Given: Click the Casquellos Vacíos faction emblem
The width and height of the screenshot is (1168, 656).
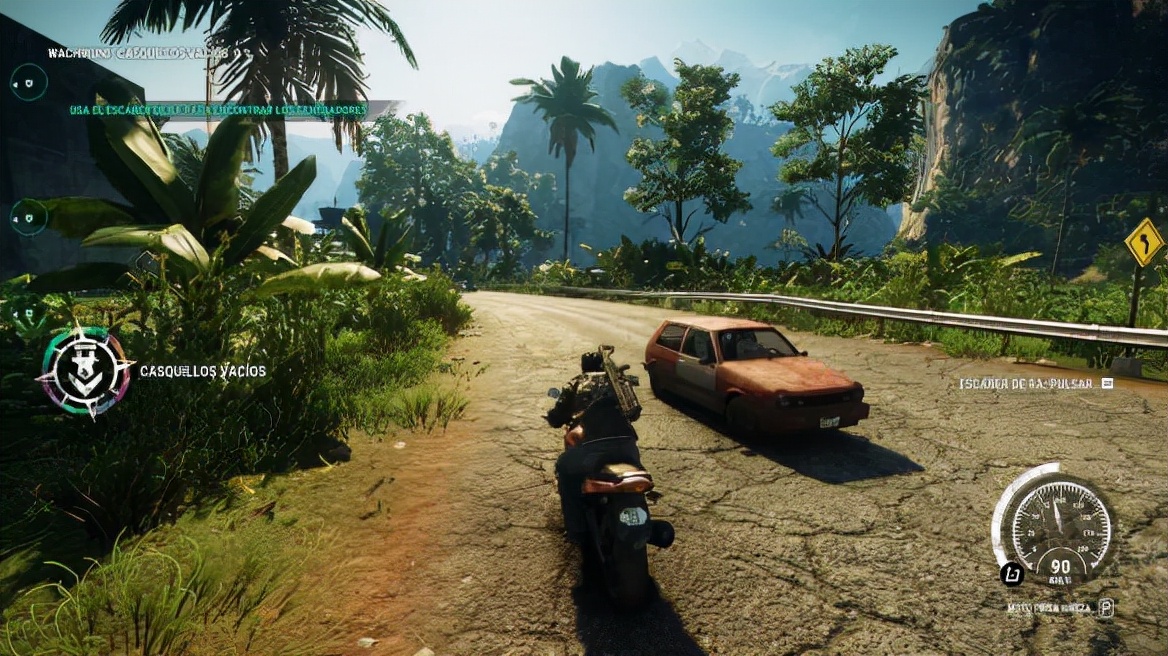Looking at the screenshot, I should tap(85, 371).
